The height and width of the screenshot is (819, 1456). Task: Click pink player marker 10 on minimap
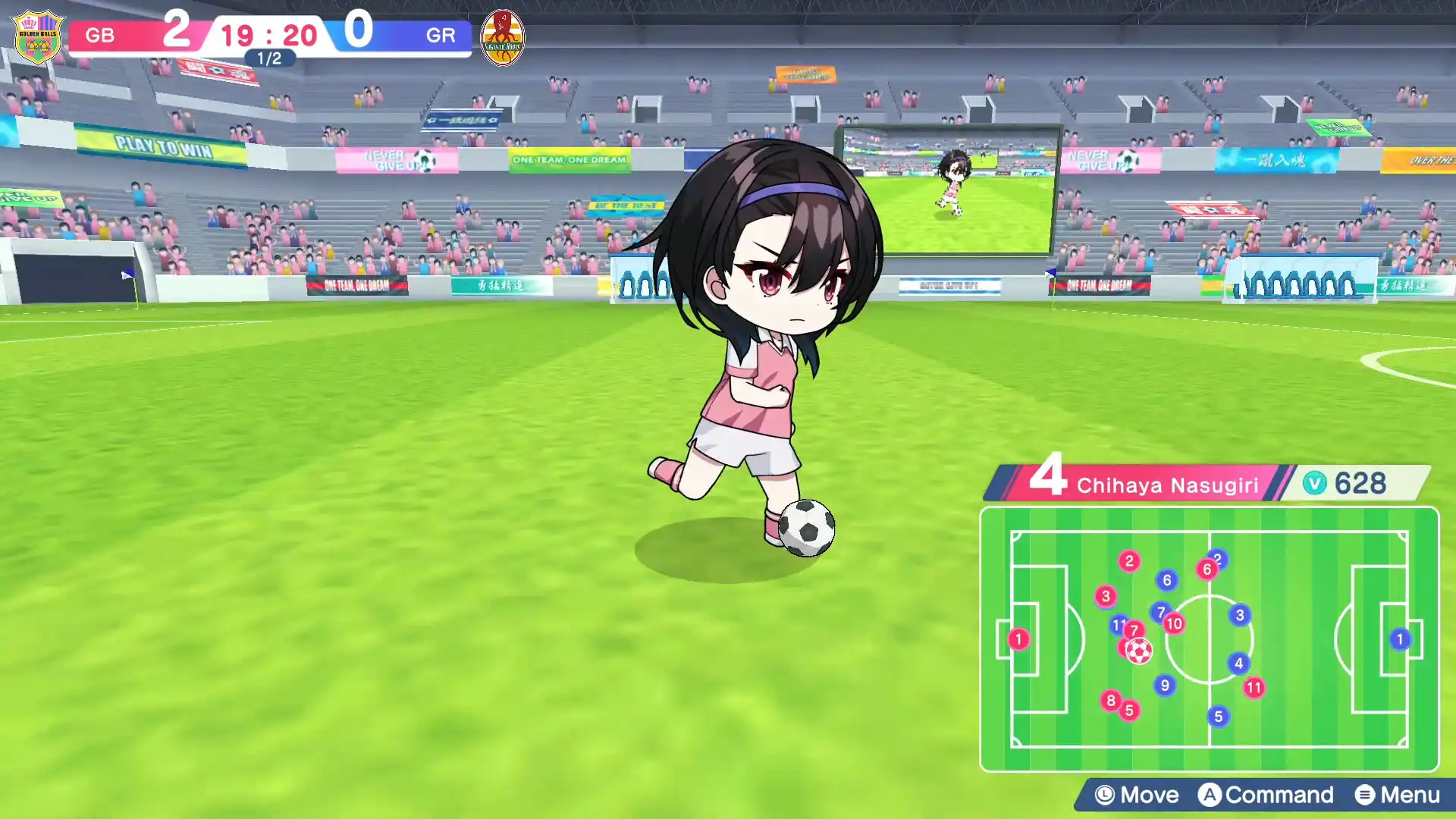(1175, 623)
